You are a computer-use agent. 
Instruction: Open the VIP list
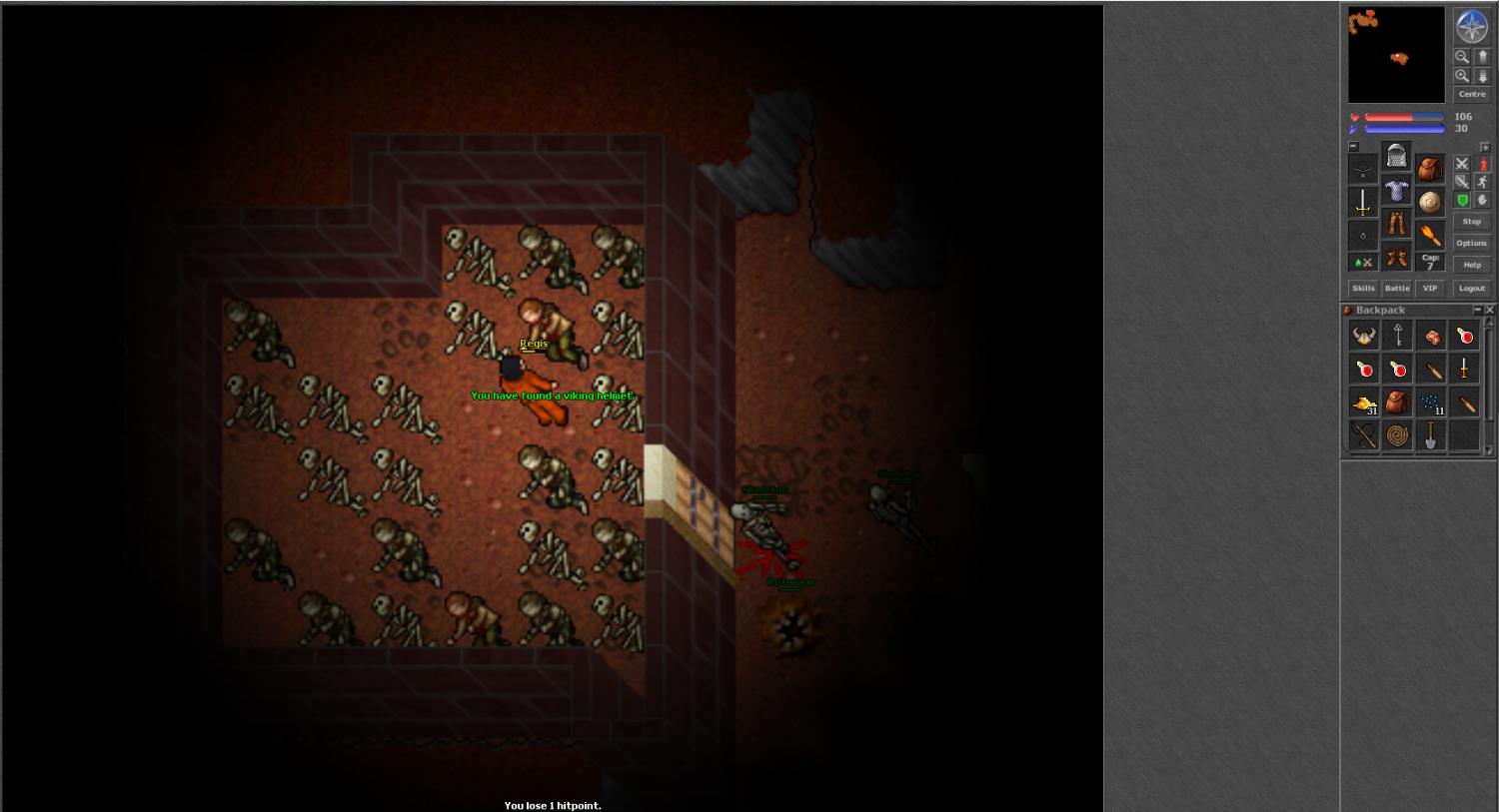(1430, 289)
